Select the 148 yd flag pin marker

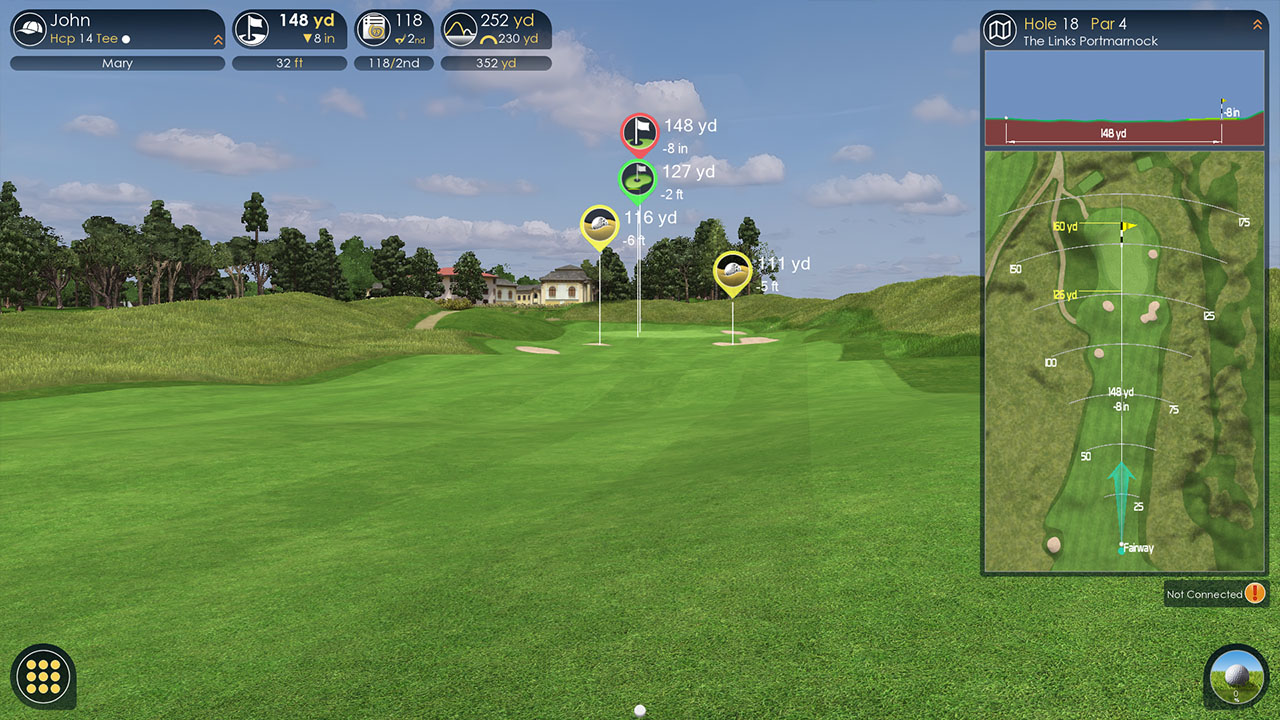click(639, 132)
